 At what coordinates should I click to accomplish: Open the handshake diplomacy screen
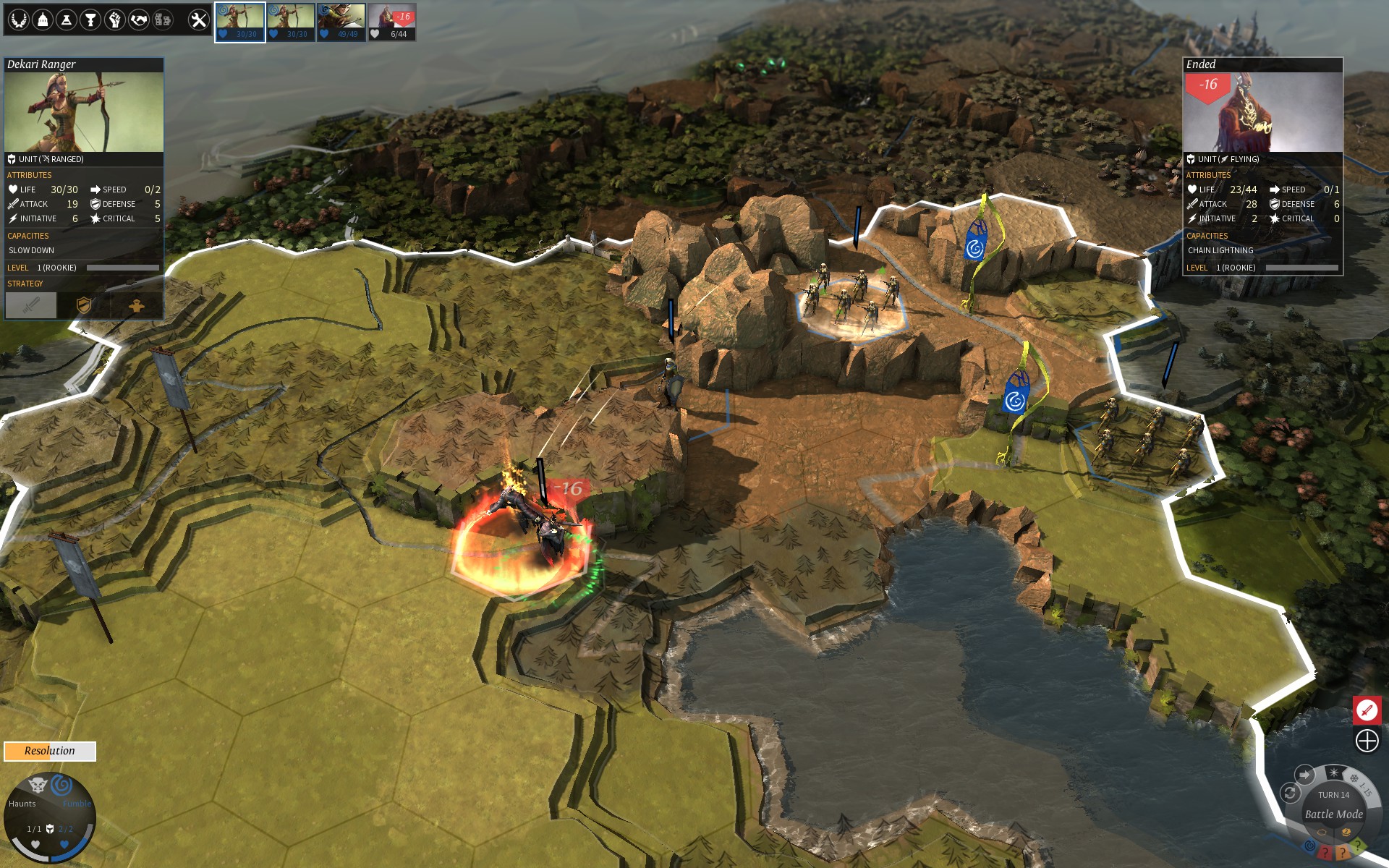138,20
